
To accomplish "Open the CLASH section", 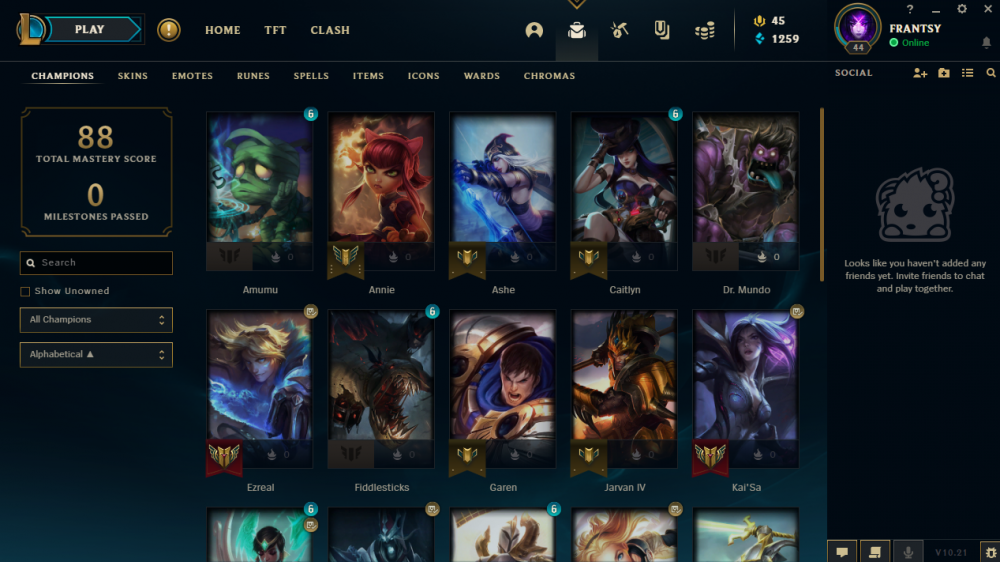I will pyautogui.click(x=330, y=30).
